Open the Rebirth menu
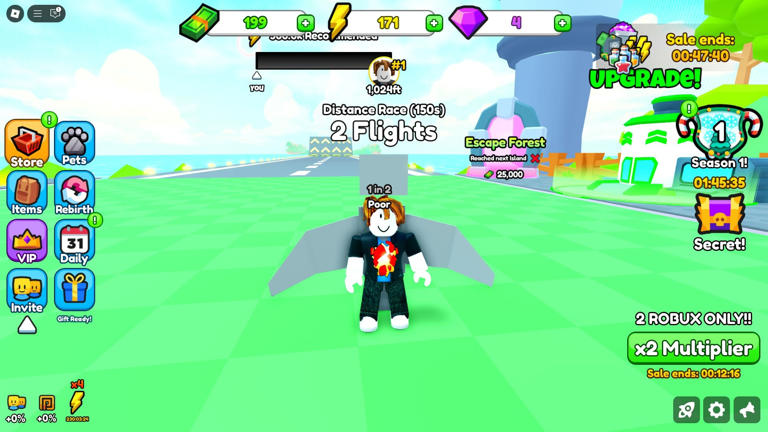This screenshot has width=768, height=432. pyautogui.click(x=74, y=193)
